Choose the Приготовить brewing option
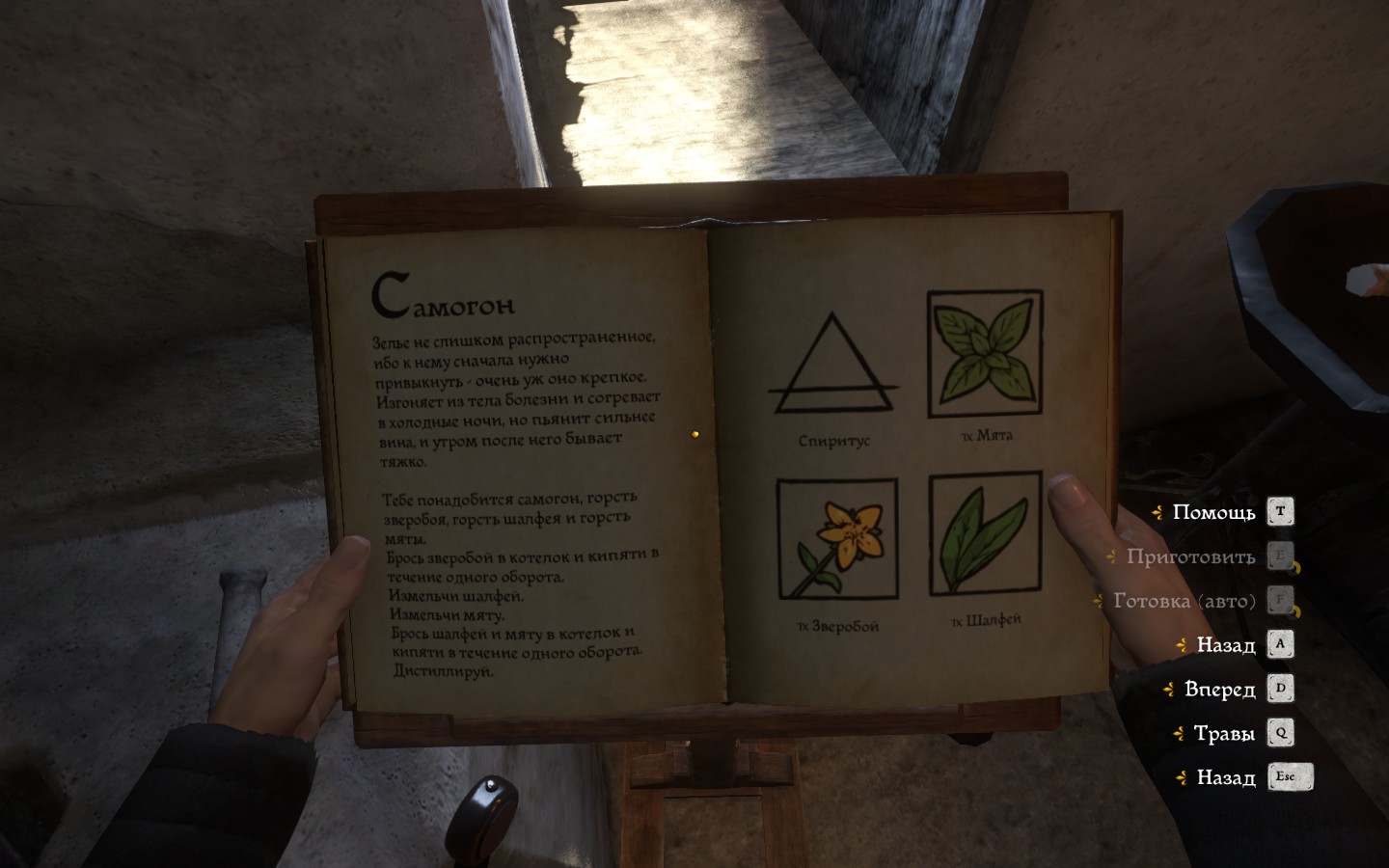Viewport: 1389px width, 868px height. click(1191, 556)
